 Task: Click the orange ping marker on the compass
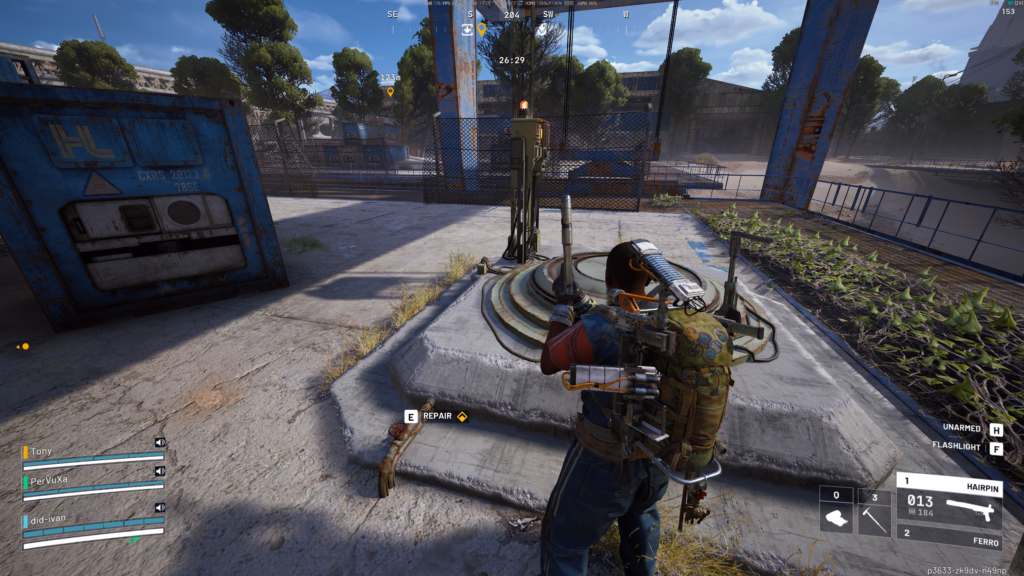tap(481, 29)
